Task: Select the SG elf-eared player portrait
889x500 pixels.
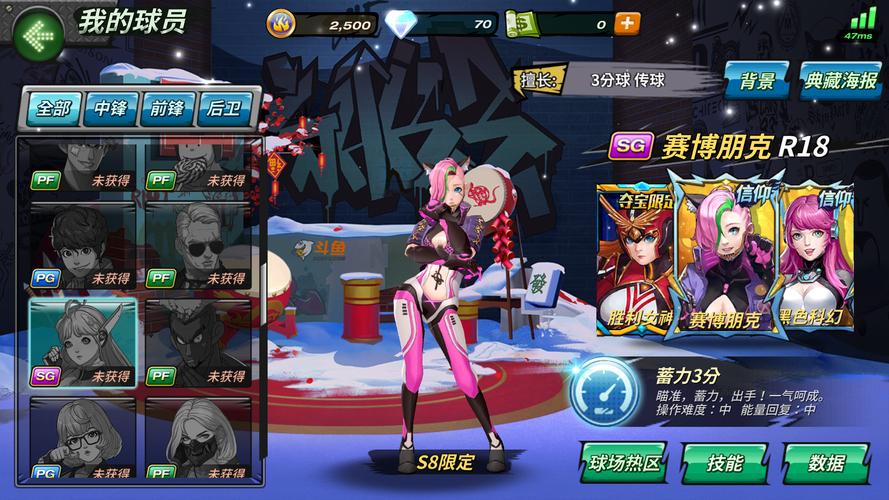Action: [82, 343]
